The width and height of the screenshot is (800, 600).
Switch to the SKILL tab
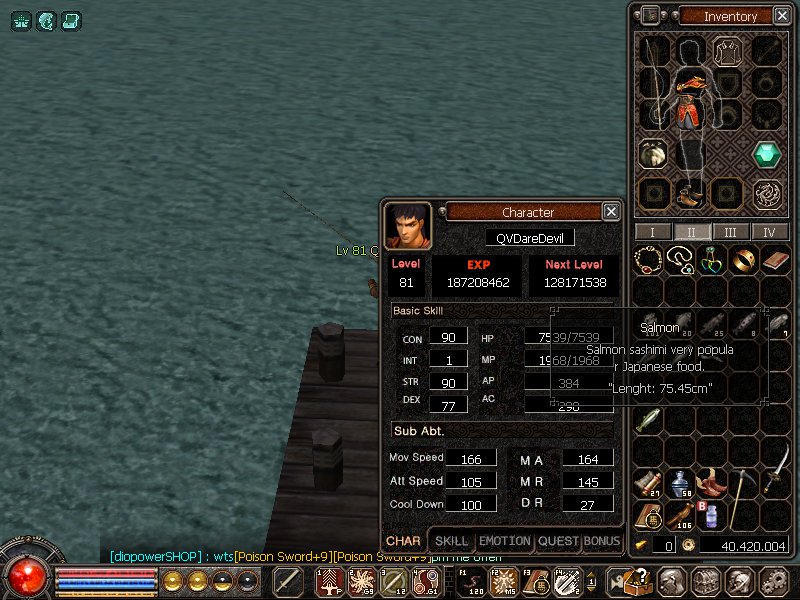pyautogui.click(x=451, y=541)
